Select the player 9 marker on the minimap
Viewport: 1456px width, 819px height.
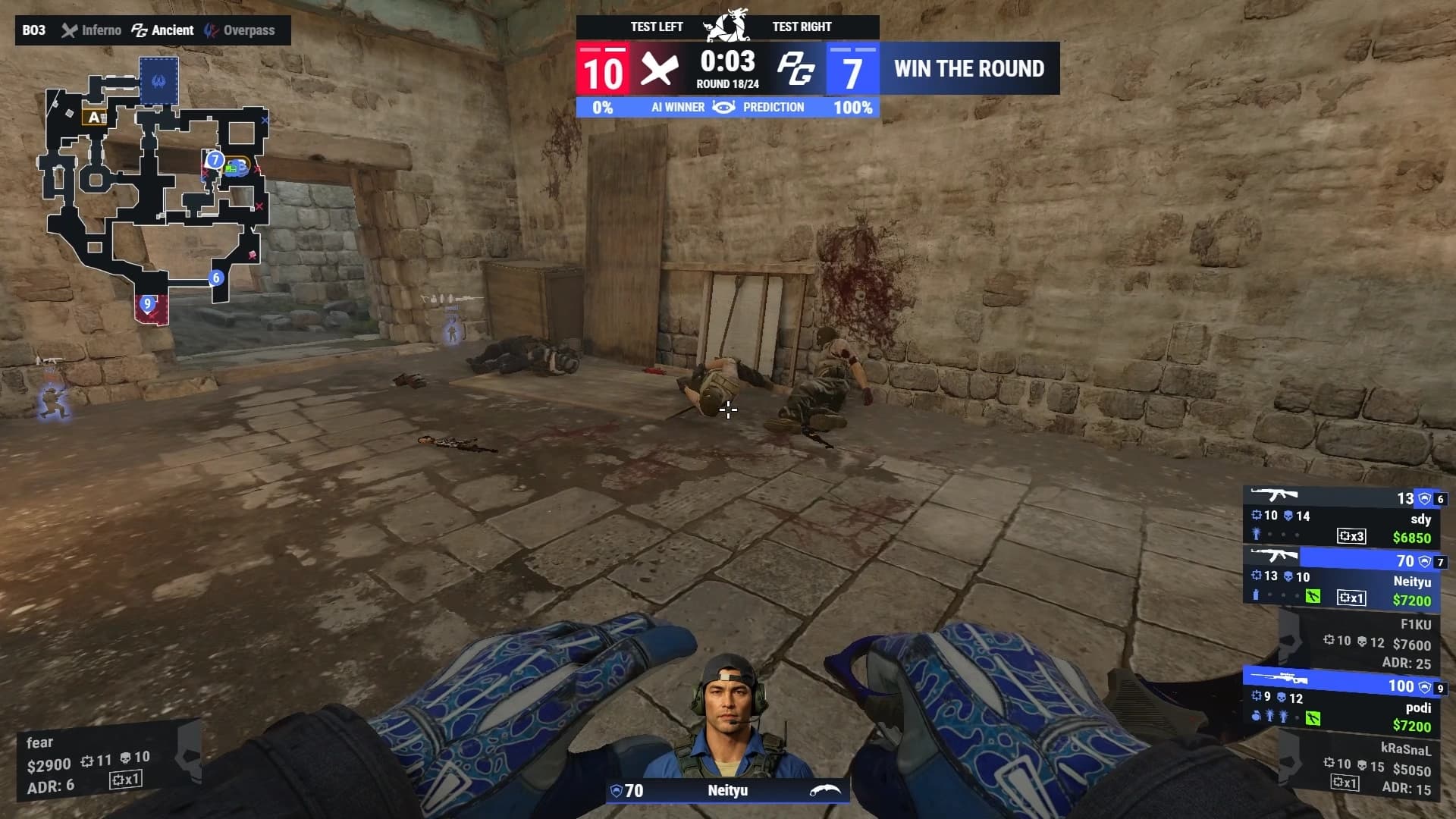148,303
